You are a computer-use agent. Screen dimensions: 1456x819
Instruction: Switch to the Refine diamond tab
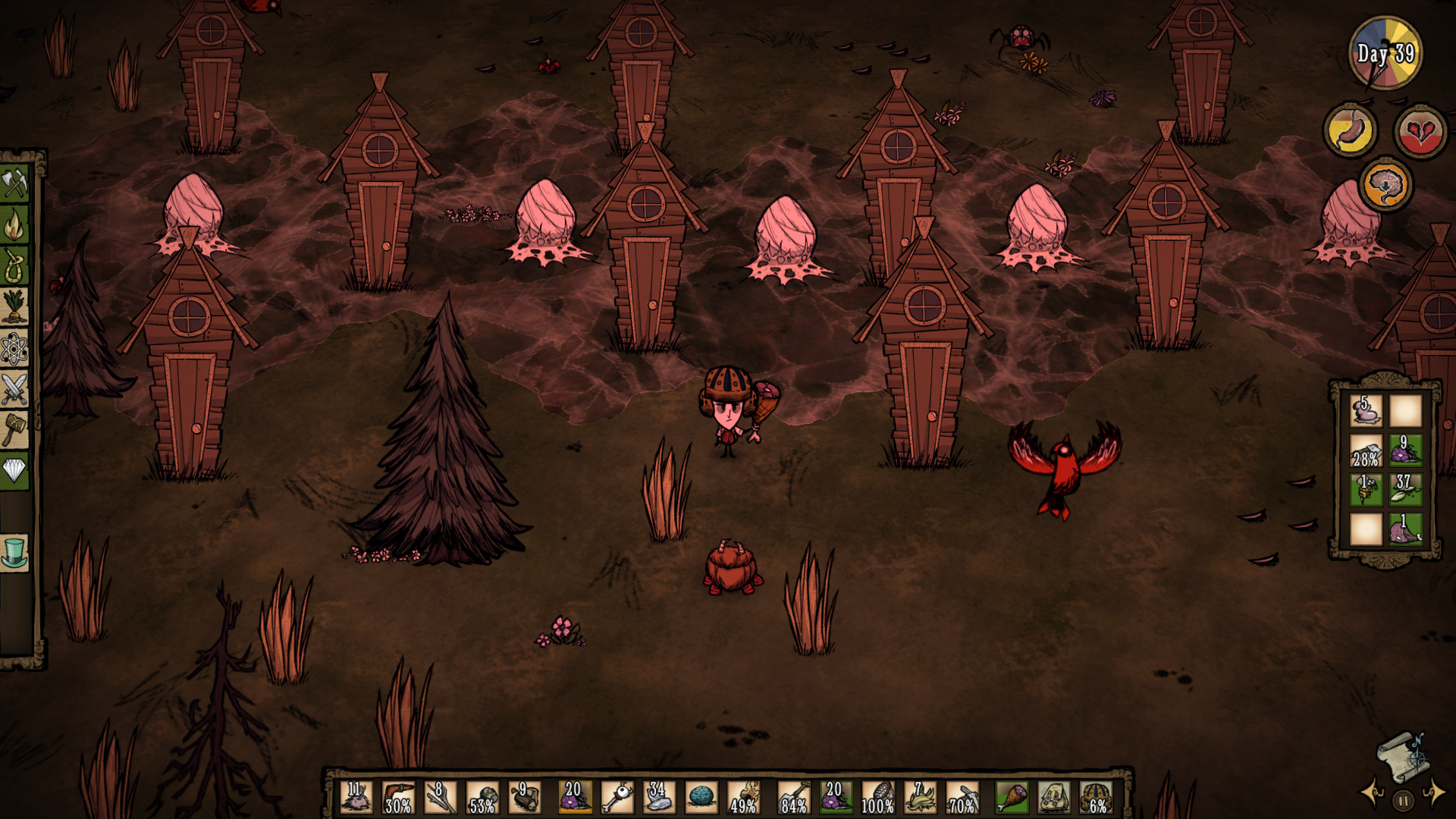[x=14, y=471]
